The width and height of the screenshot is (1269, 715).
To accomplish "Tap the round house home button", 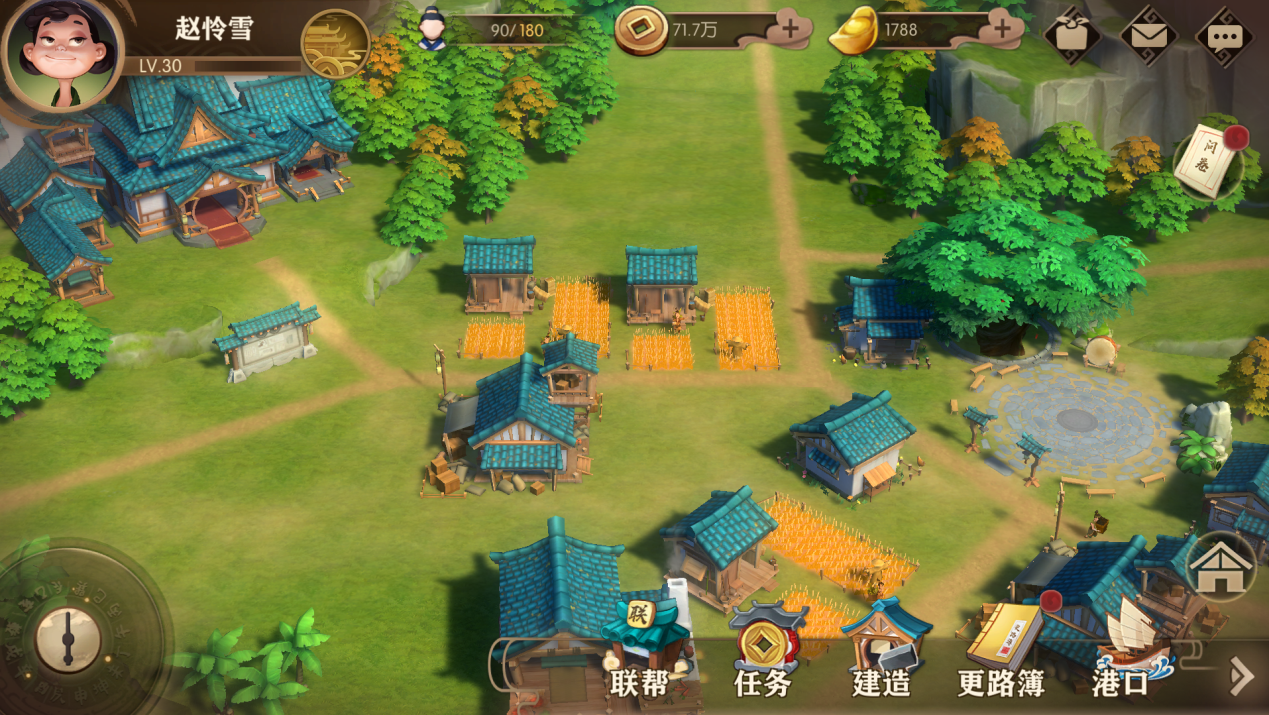I will pyautogui.click(x=1220, y=567).
